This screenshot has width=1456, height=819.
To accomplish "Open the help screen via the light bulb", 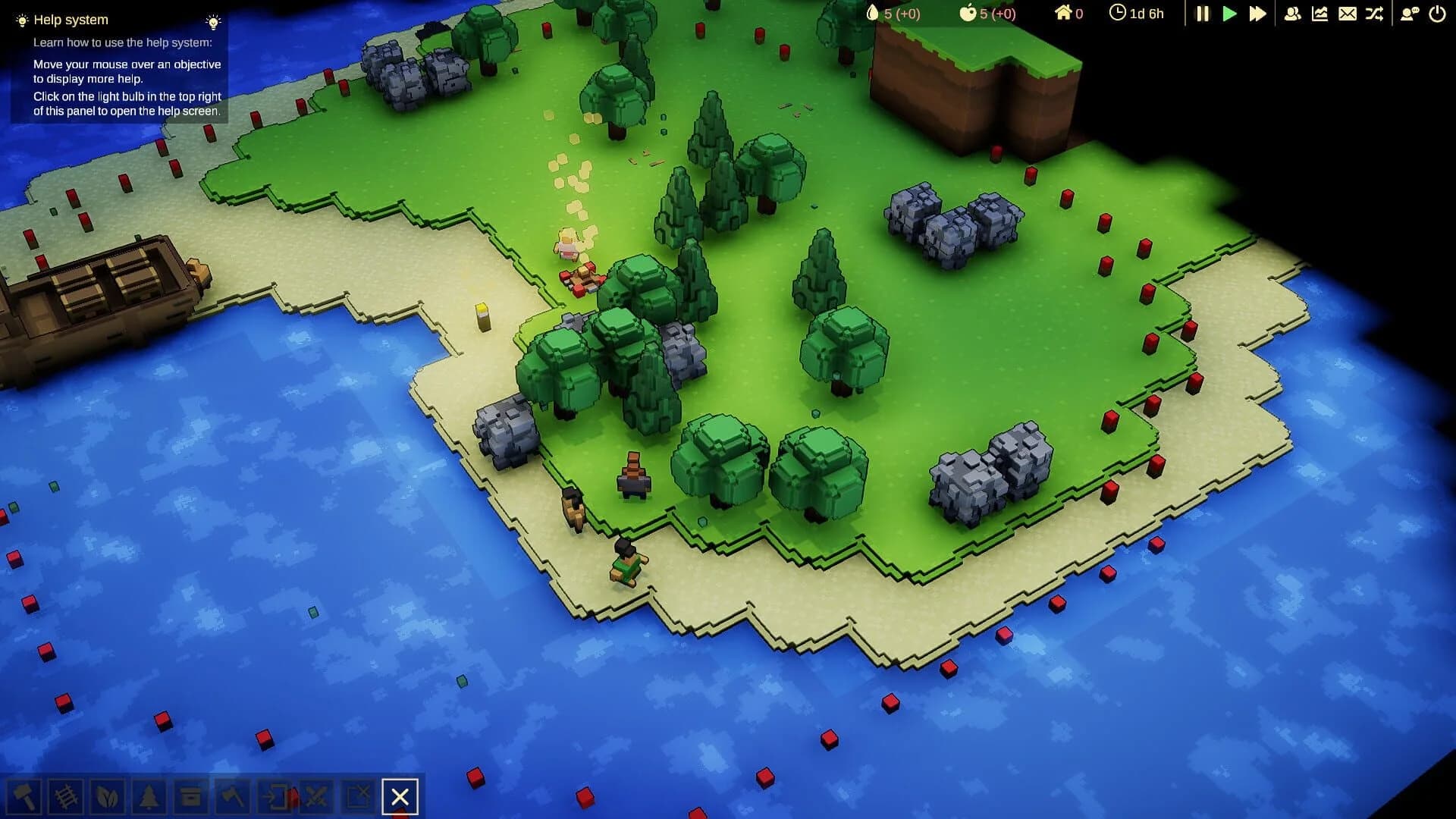I will (213, 21).
